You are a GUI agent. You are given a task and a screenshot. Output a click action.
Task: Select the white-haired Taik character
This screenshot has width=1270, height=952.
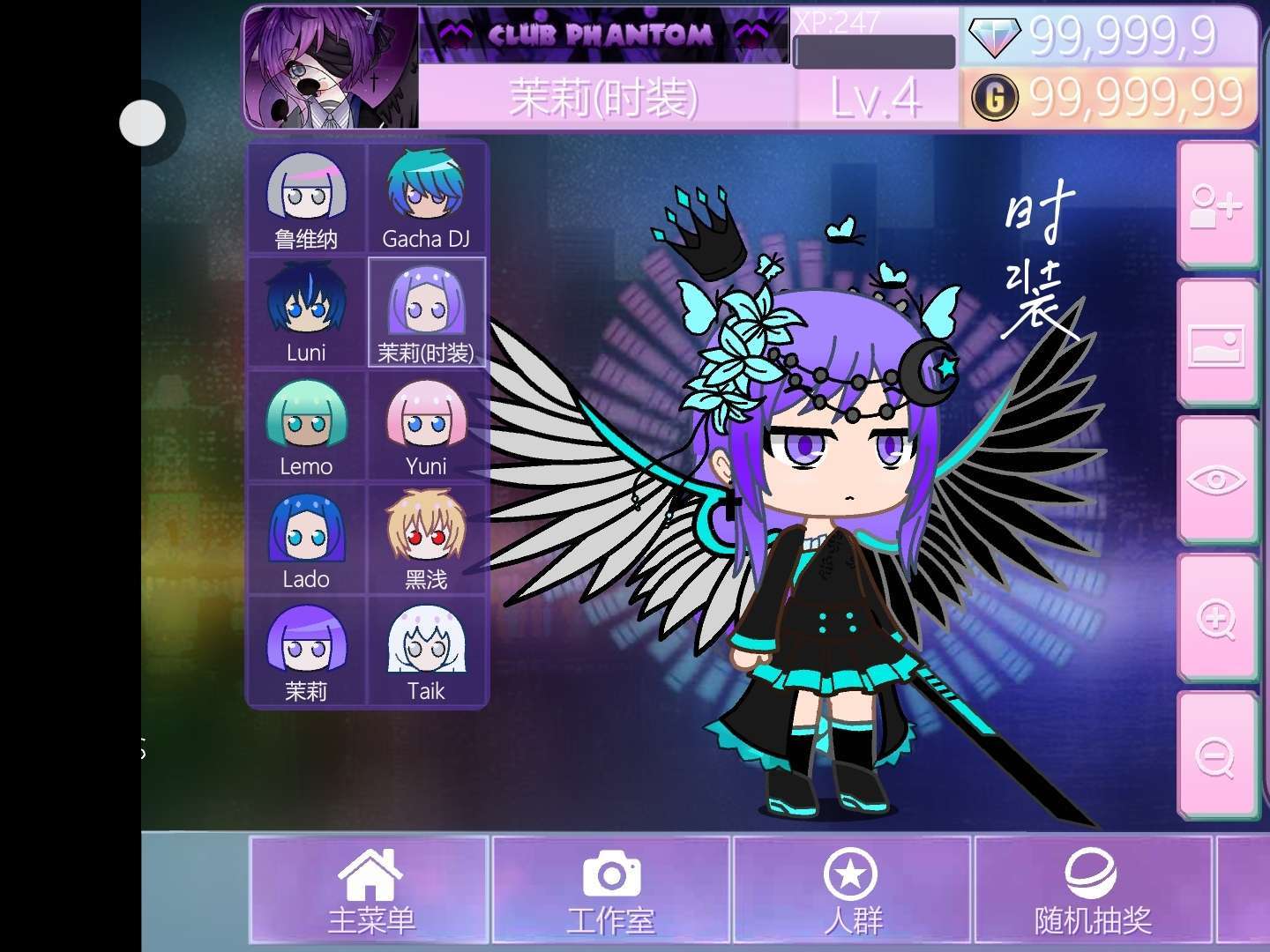tap(426, 652)
